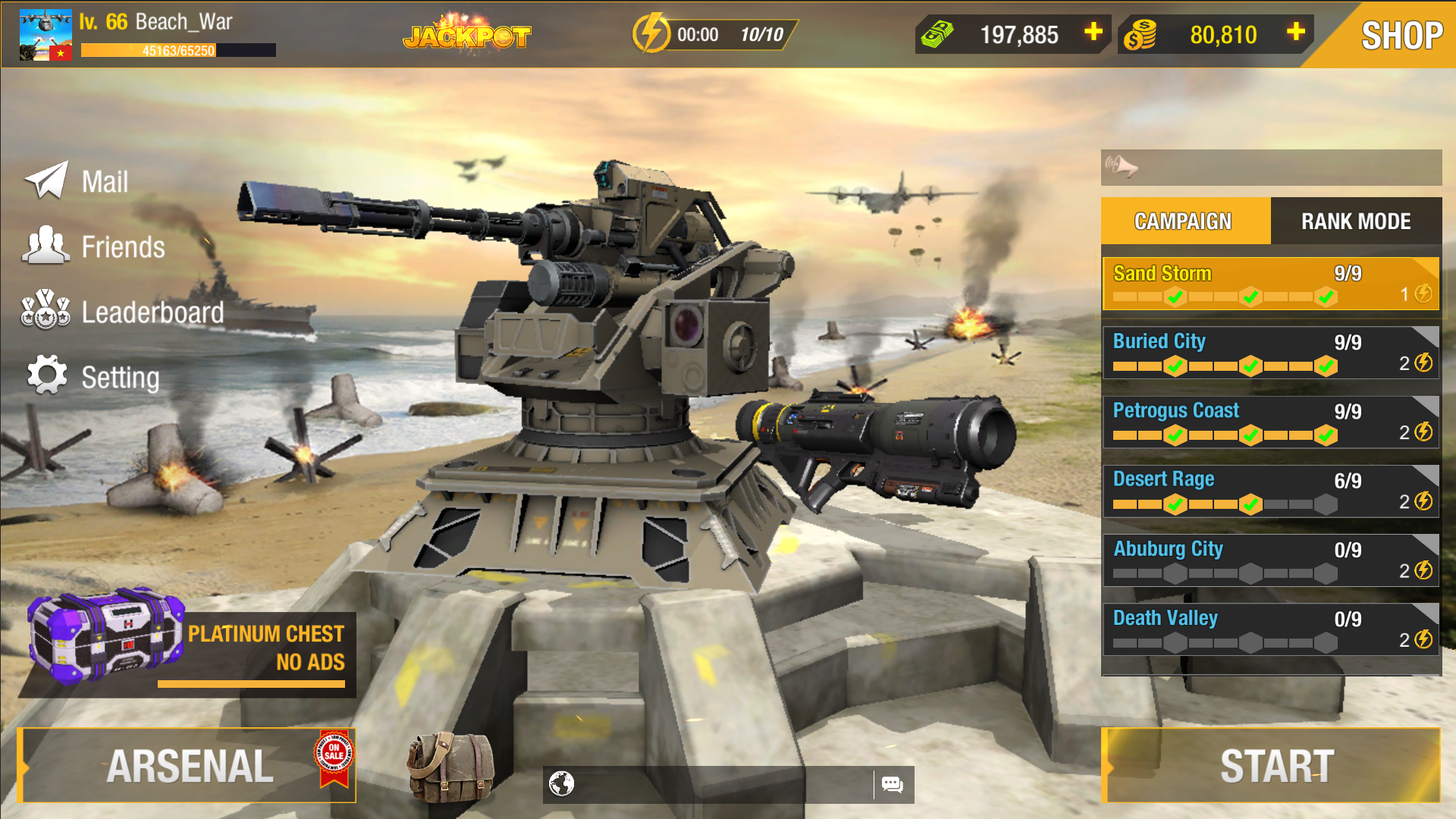Select the Buried City stage
This screenshot has width=1456, height=819.
(x=1270, y=353)
